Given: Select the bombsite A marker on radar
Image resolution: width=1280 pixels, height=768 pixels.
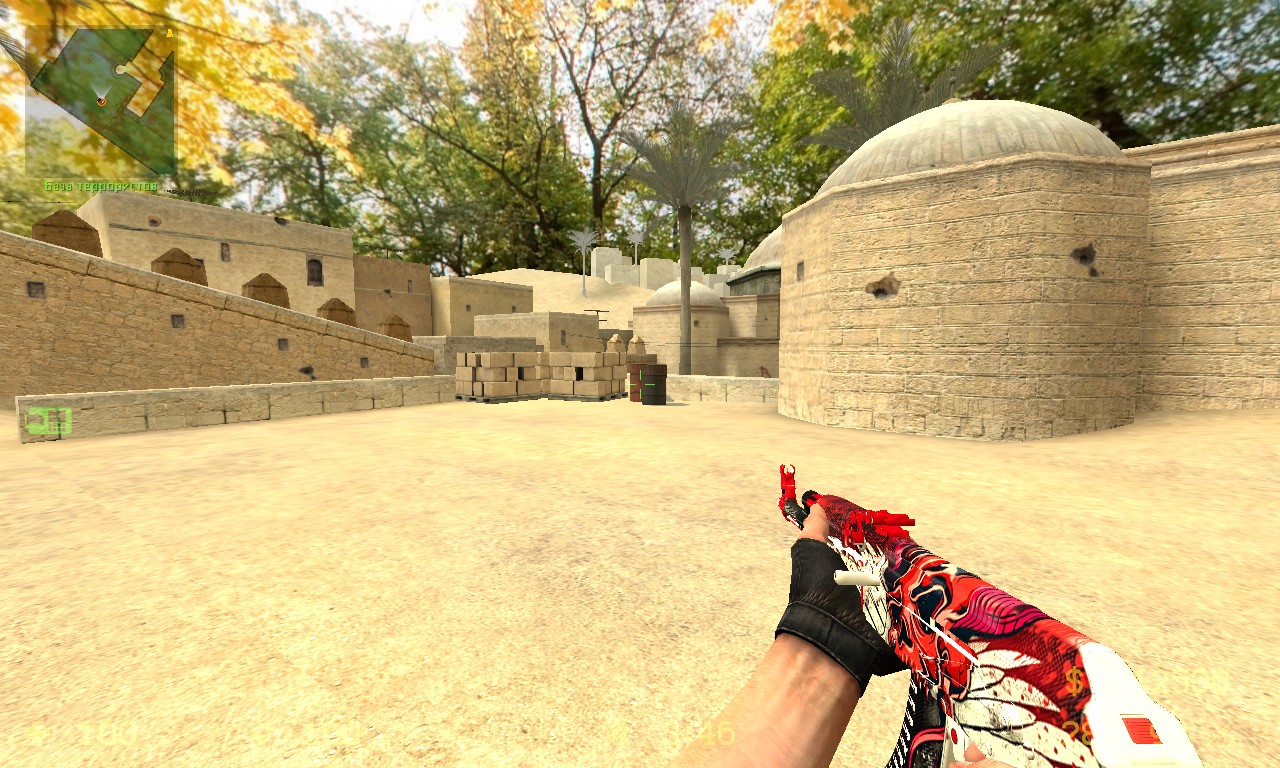Looking at the screenshot, I should click(168, 35).
